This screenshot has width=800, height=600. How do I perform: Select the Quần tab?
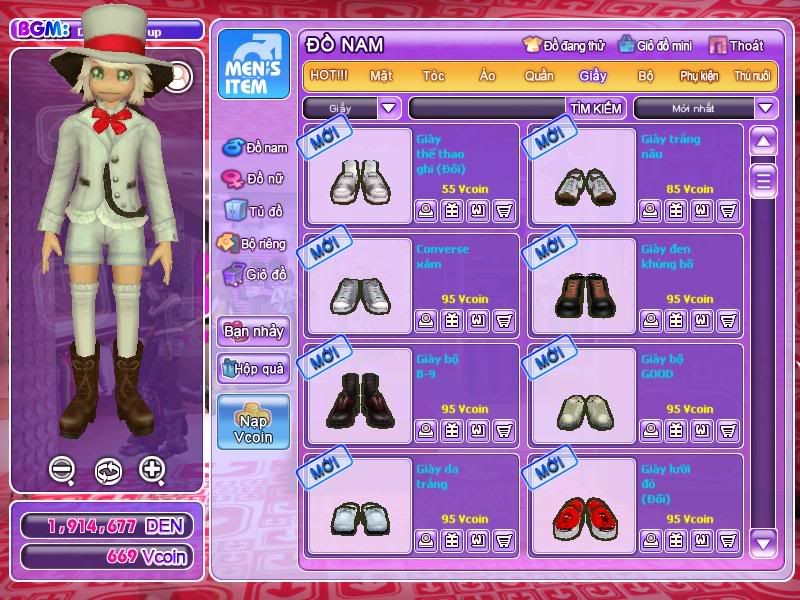[539, 75]
